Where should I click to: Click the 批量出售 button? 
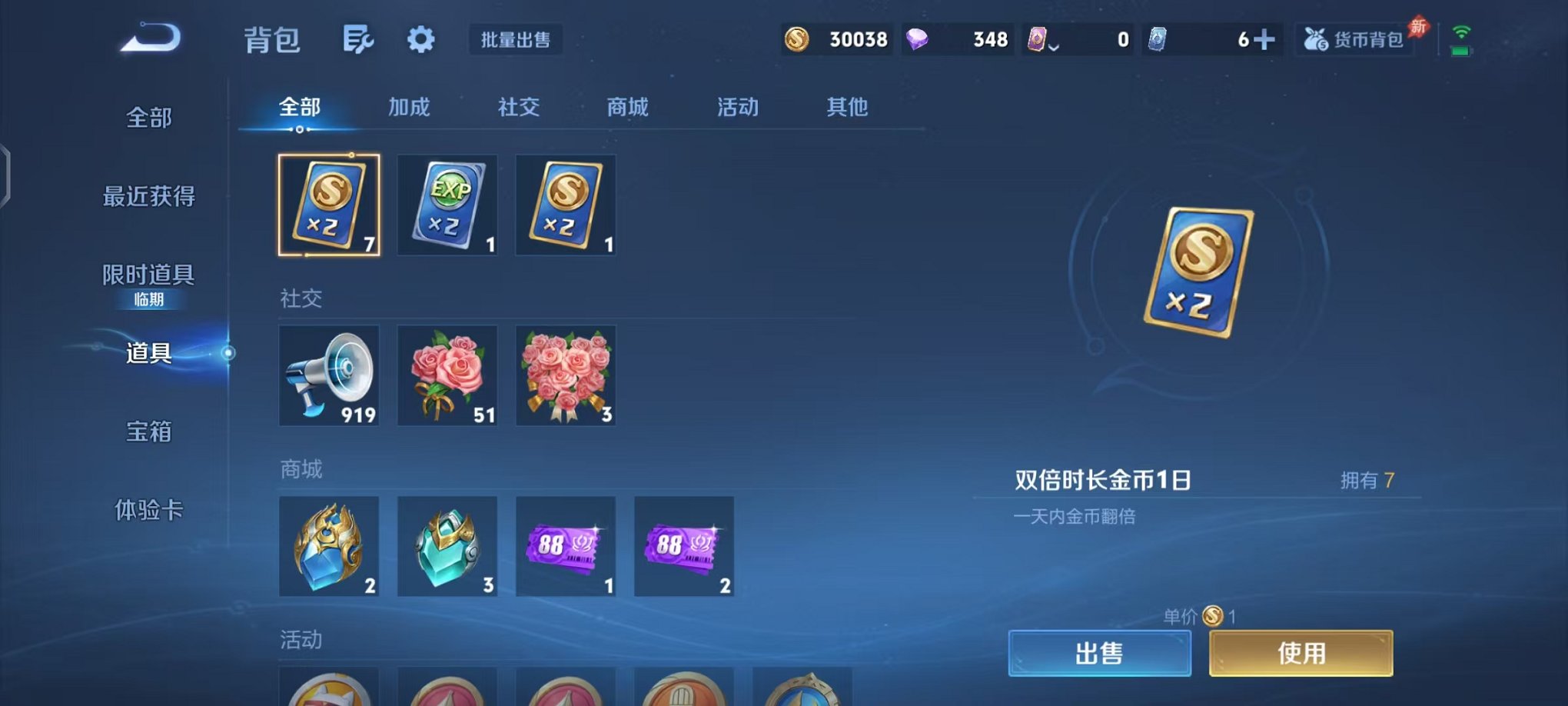pos(517,40)
